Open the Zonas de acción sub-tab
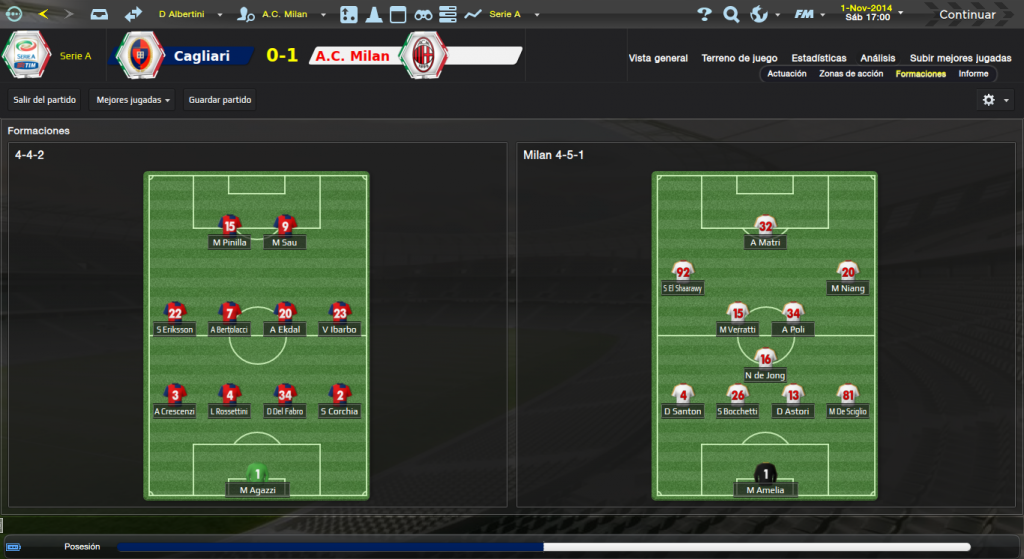 tap(850, 74)
